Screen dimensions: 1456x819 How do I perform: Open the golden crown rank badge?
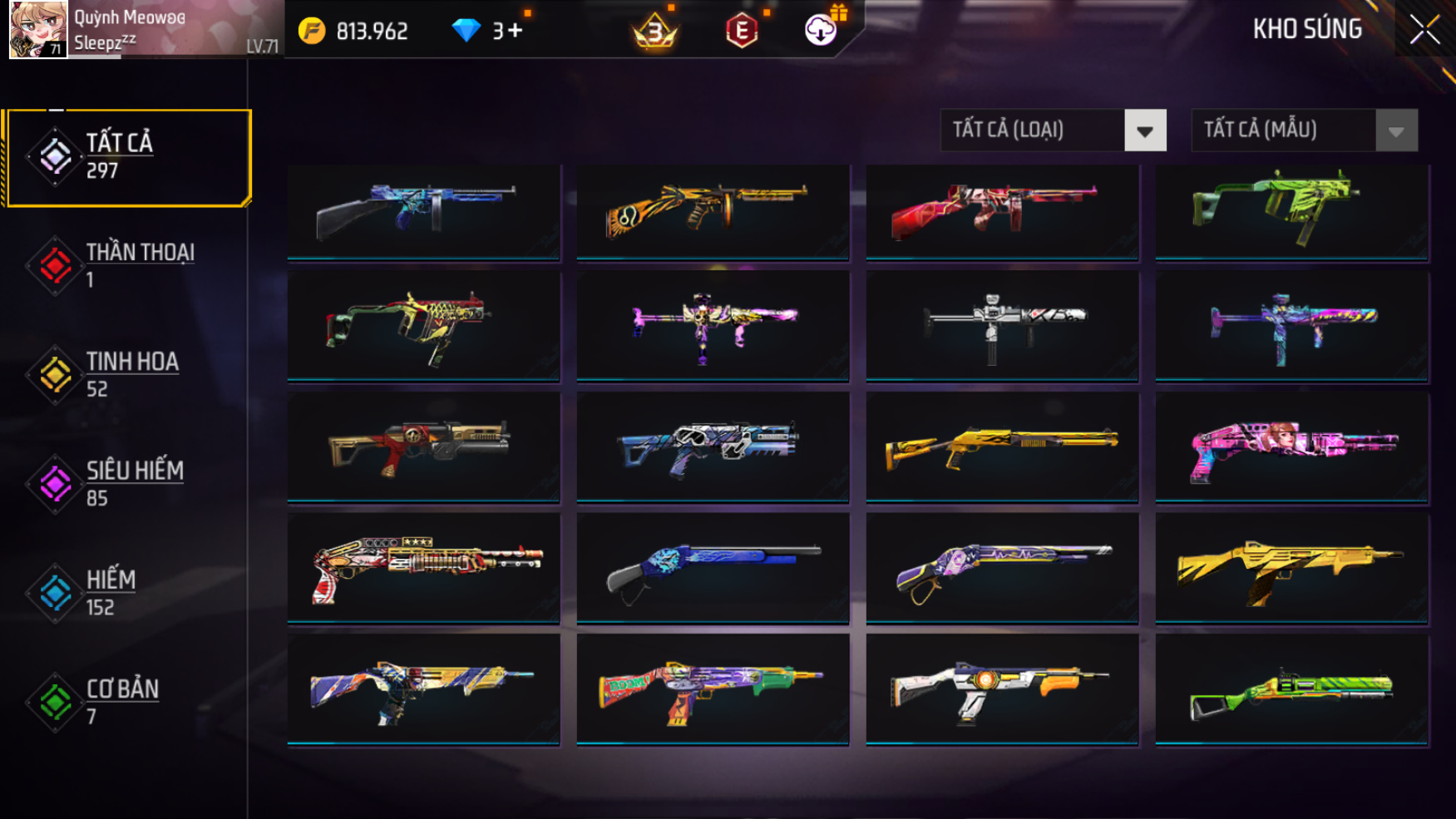pyautogui.click(x=655, y=32)
